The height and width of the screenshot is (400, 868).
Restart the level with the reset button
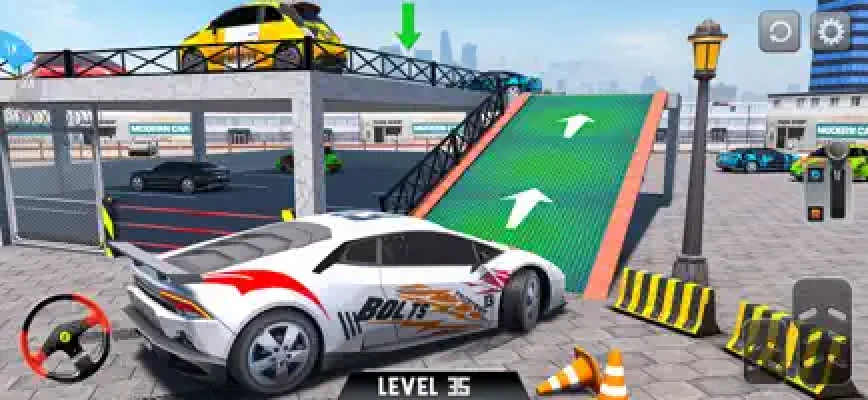[x=779, y=32]
